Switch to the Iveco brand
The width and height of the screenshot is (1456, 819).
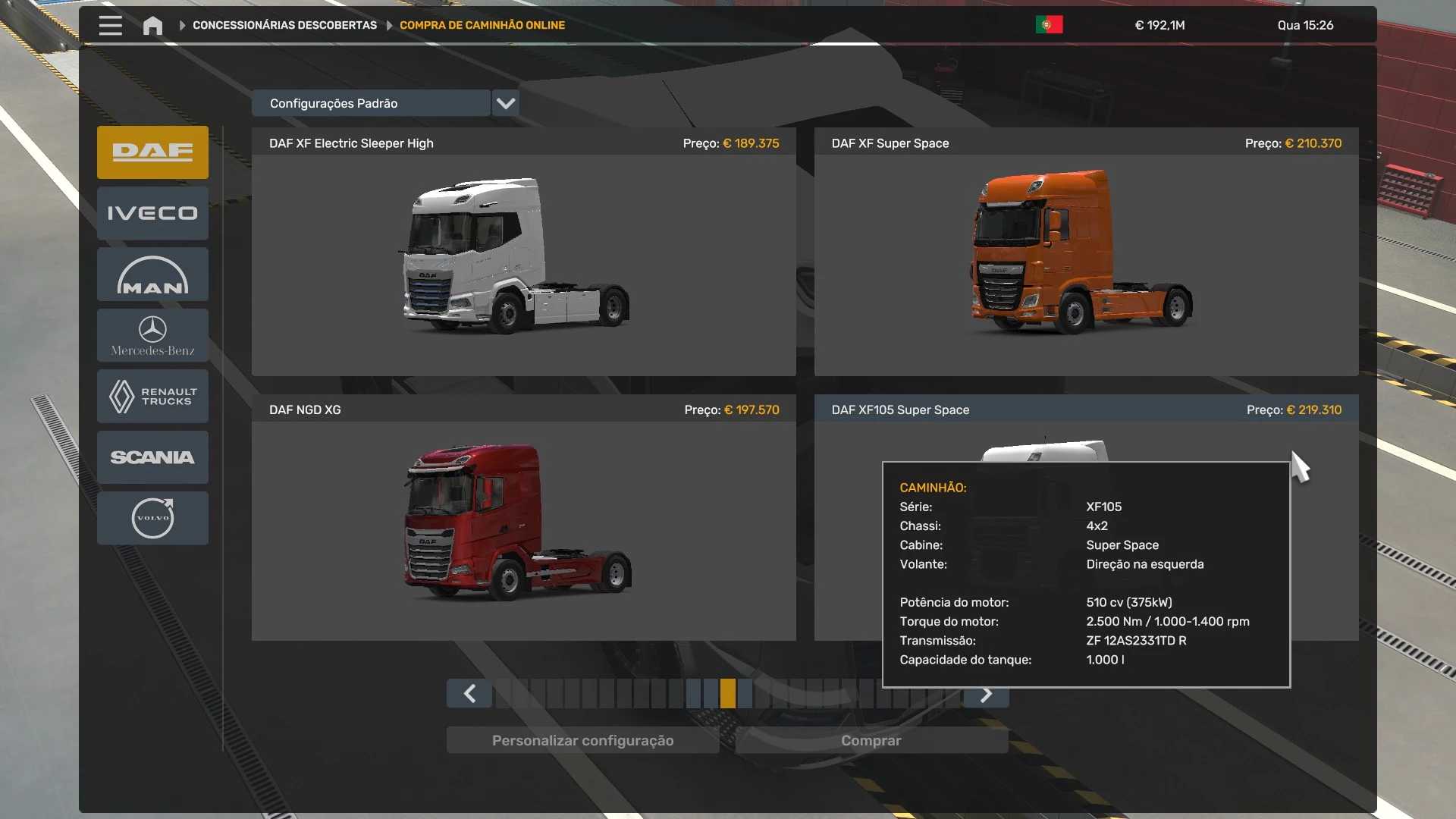click(152, 213)
